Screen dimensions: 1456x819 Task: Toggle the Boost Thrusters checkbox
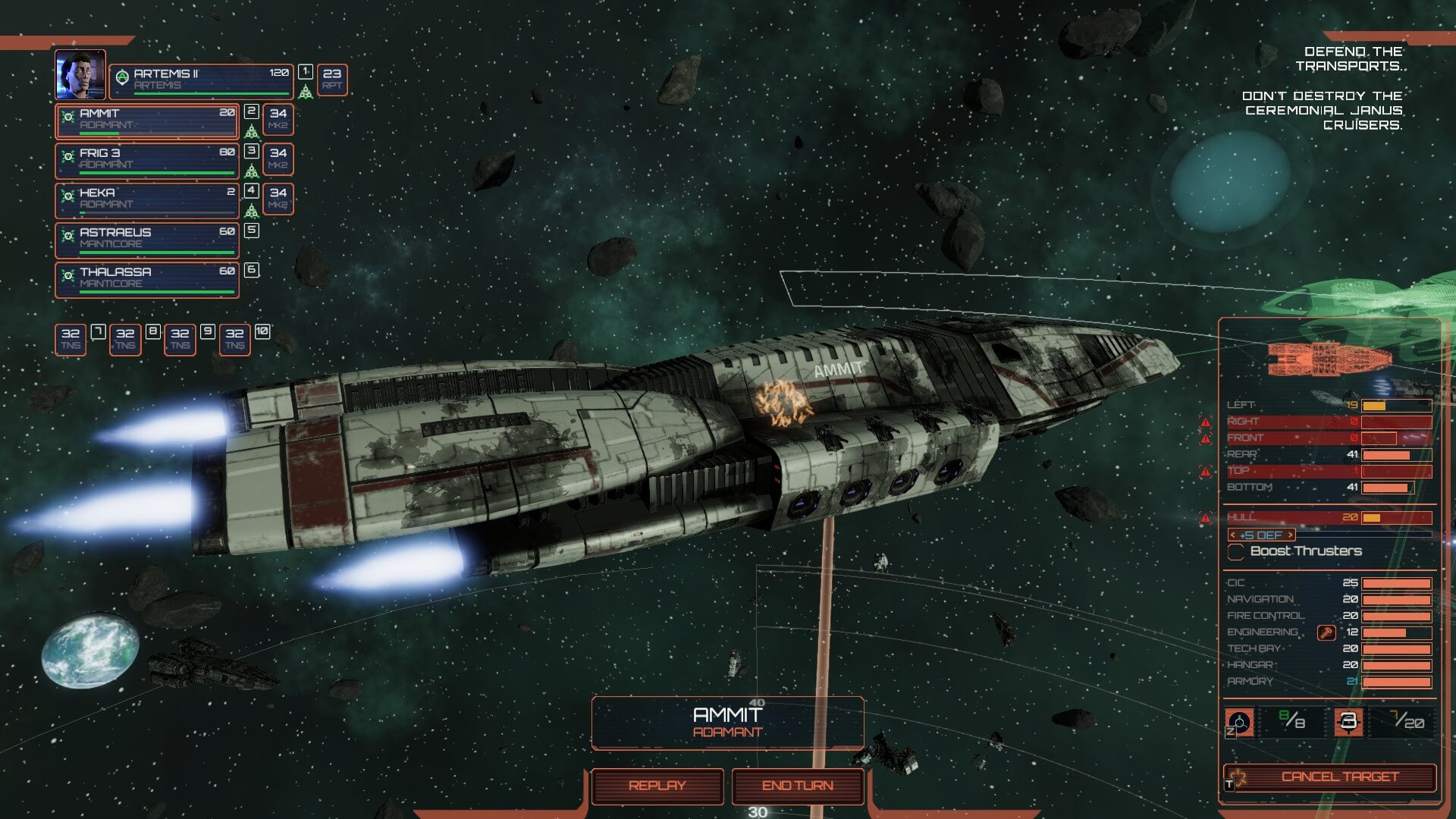[1235, 552]
